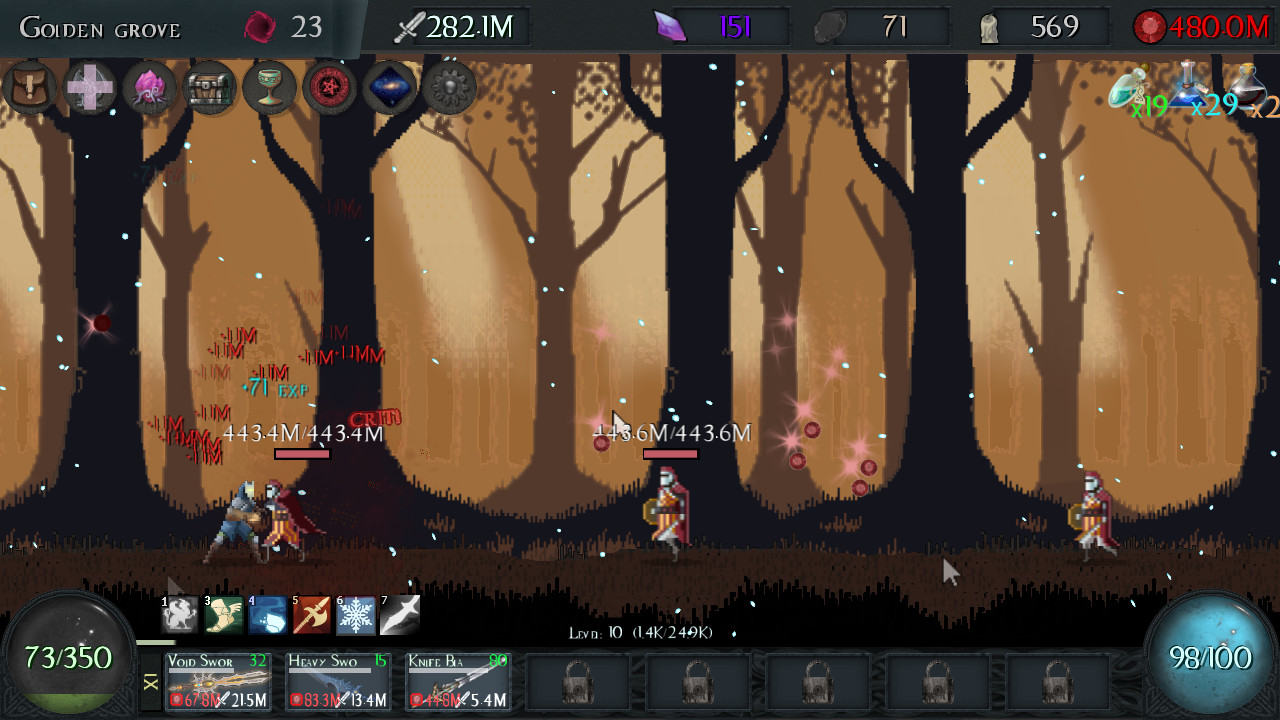Open the red pentagram seal menu
This screenshot has height=720, width=1280.
[x=329, y=88]
